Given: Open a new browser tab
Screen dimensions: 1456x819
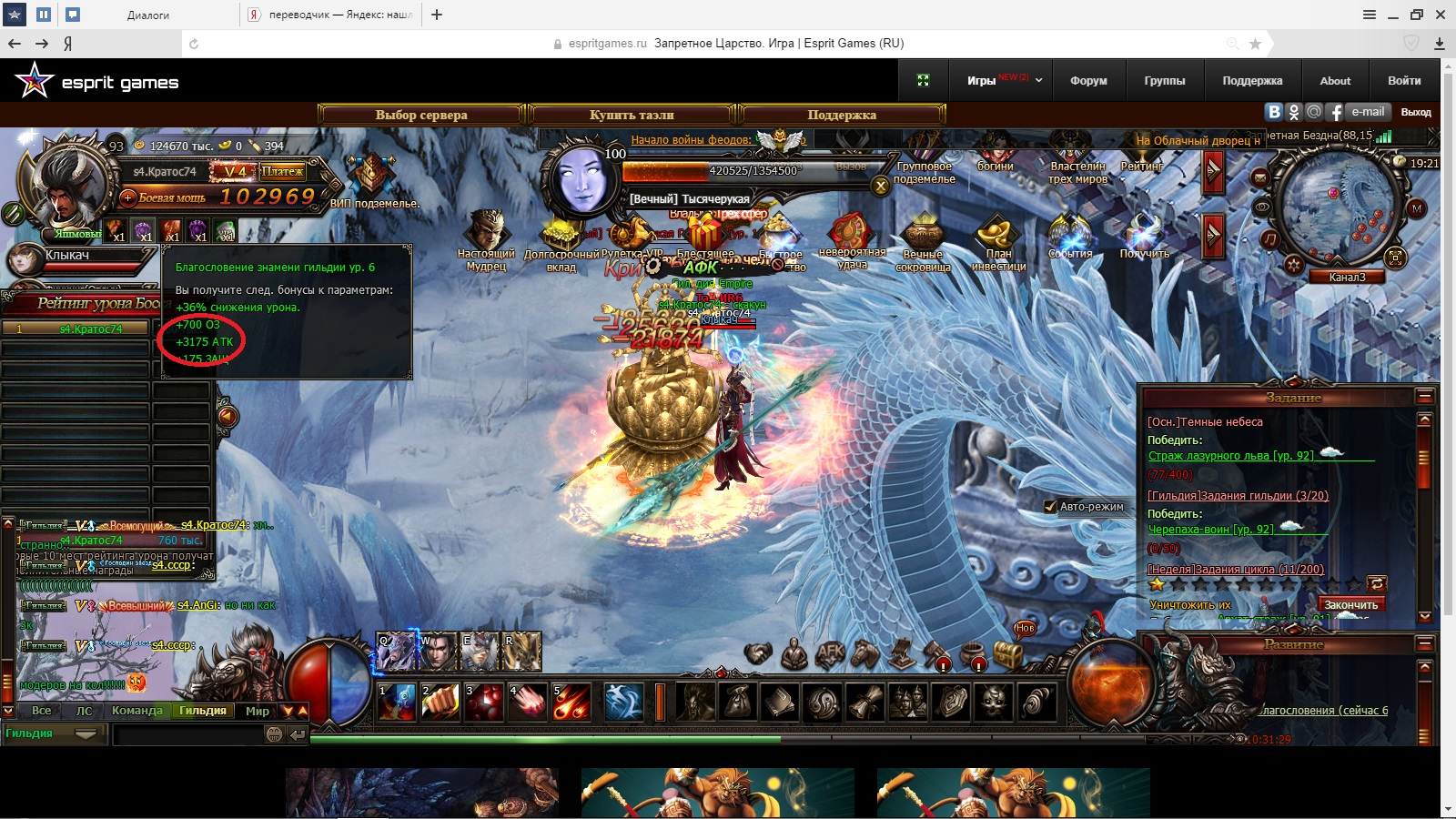Looking at the screenshot, I should 437,15.
